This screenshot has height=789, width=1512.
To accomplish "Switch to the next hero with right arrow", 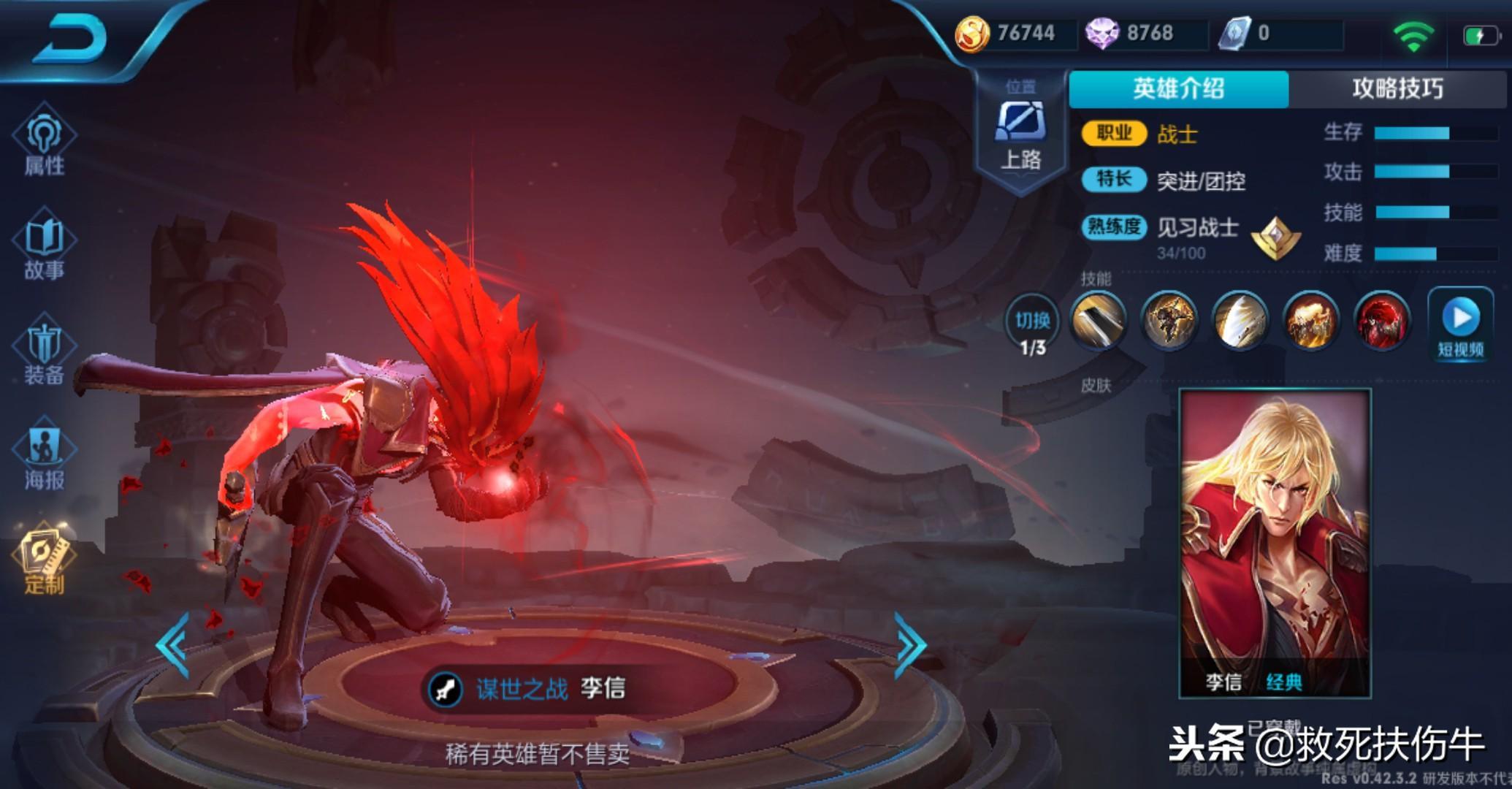I will [910, 645].
